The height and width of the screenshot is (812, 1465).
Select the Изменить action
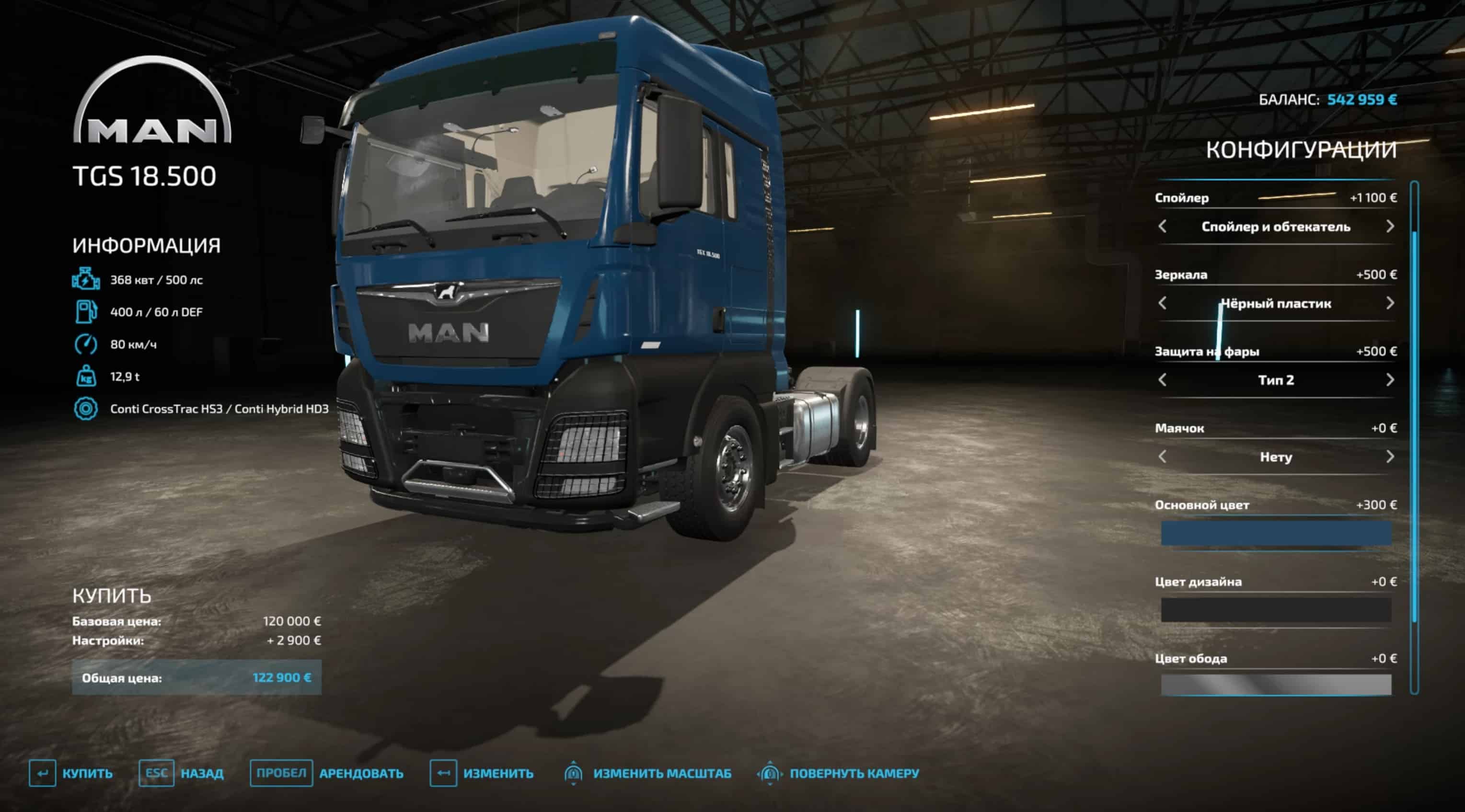click(x=481, y=773)
